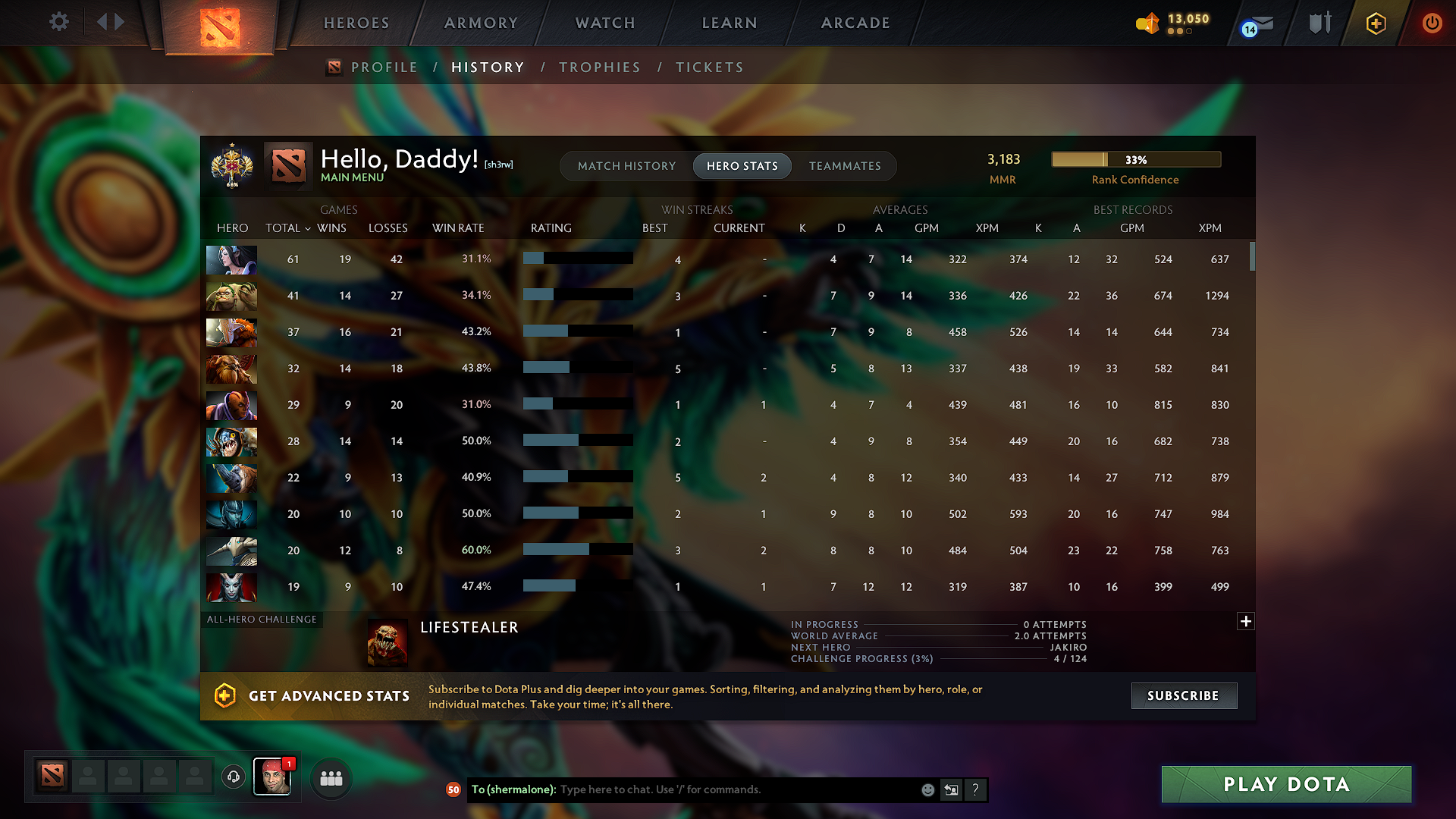Click the SUBSCRIBE button

pos(1184,695)
